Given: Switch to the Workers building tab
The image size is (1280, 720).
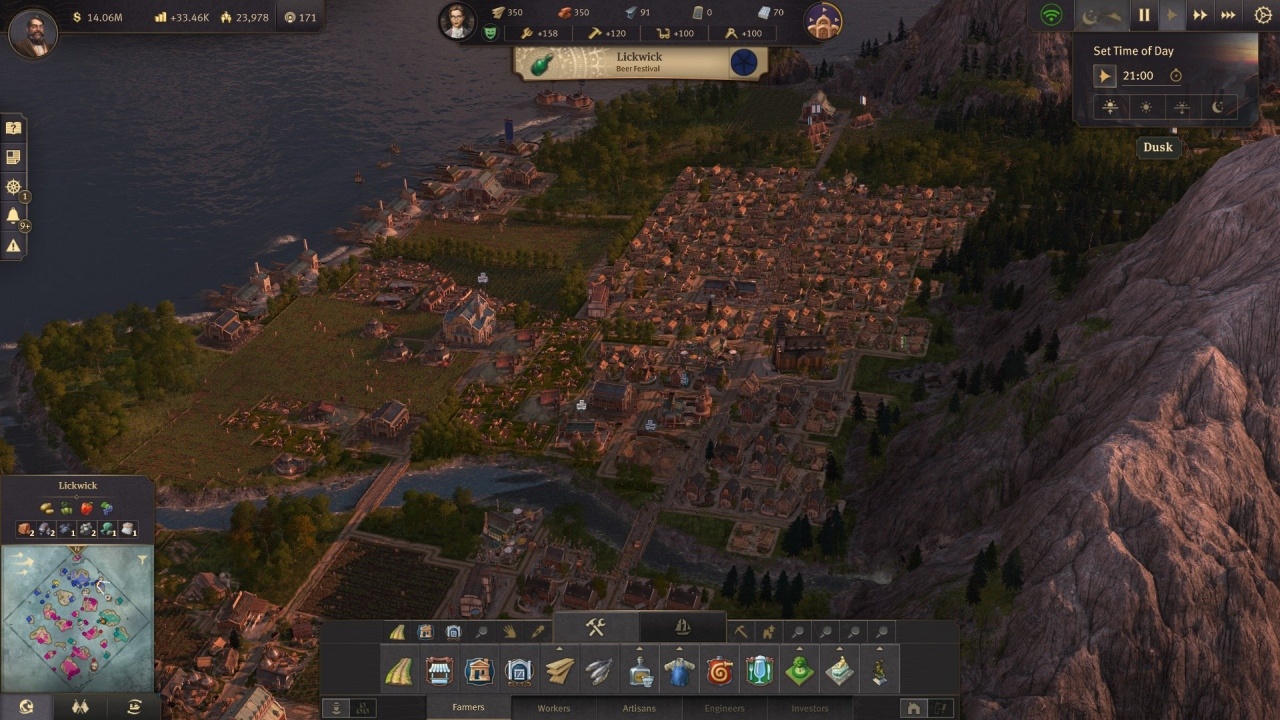Looking at the screenshot, I should coord(554,708).
